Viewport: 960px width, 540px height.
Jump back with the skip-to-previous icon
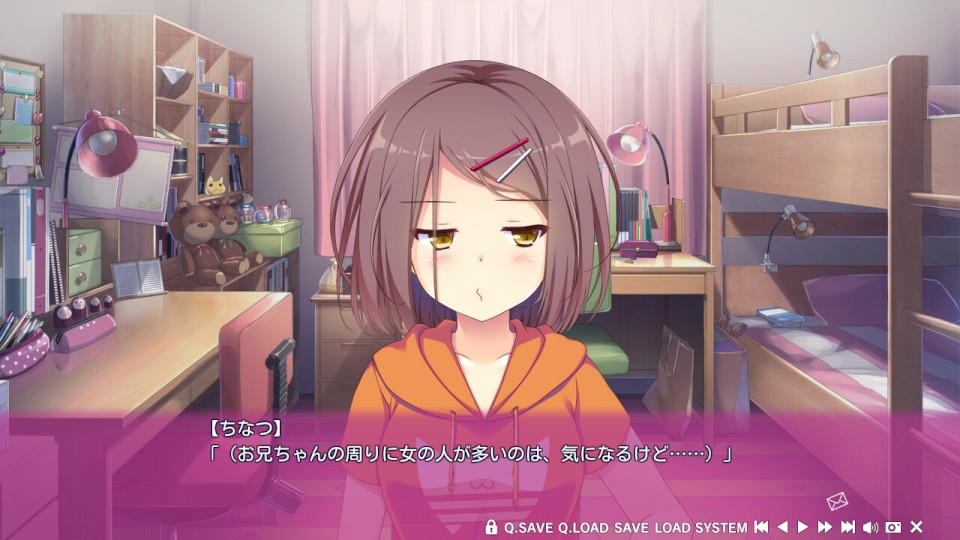761,527
